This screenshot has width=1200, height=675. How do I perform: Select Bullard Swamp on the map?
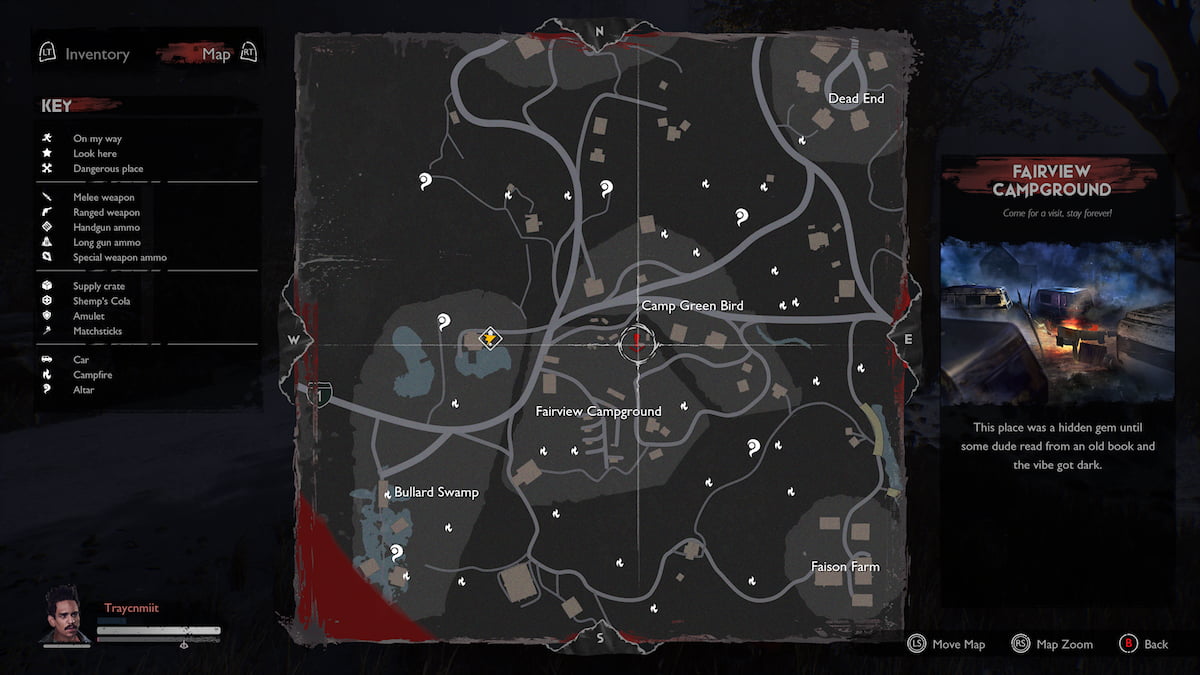436,492
